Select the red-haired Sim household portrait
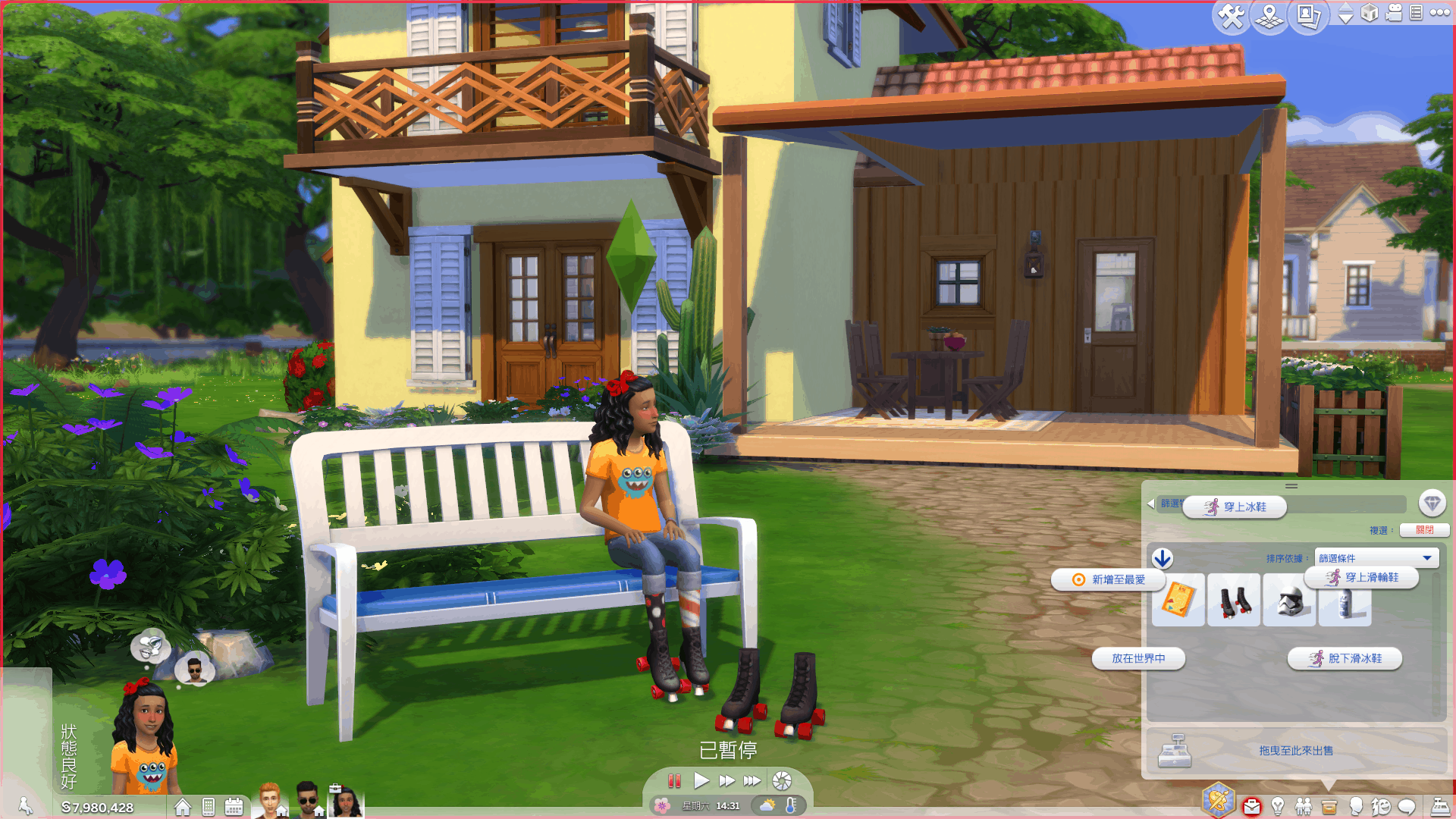 270,801
